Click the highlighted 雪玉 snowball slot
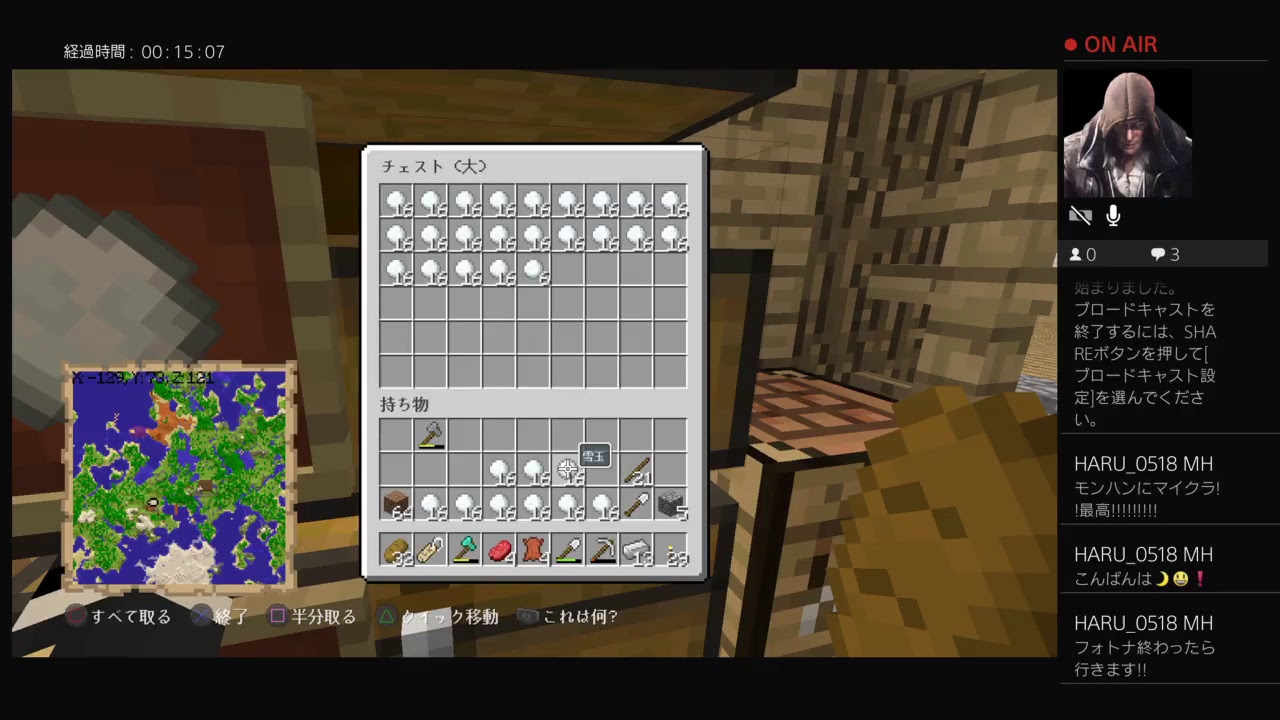 pyautogui.click(x=570, y=472)
